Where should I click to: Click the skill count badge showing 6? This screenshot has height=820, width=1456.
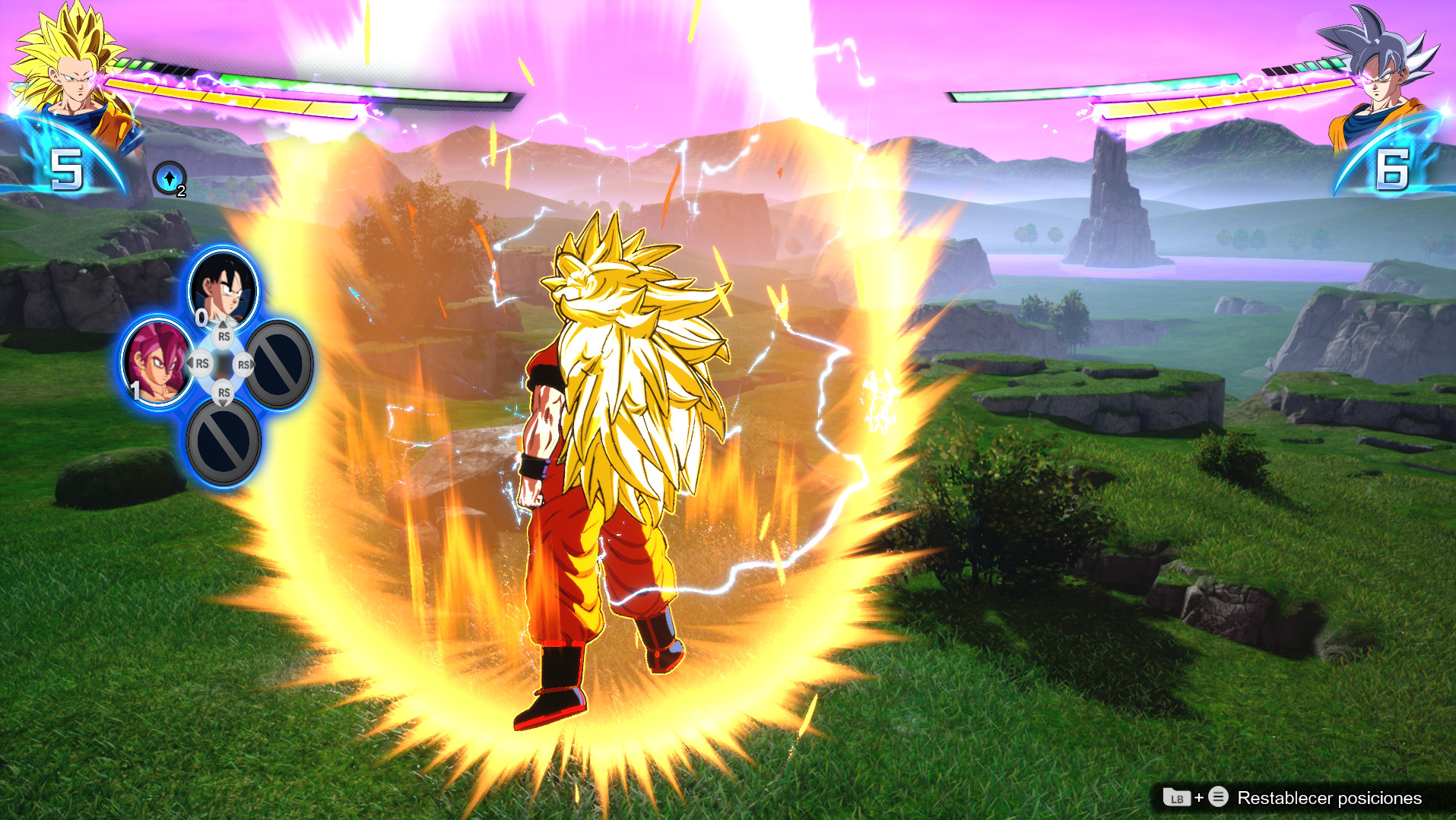pos(1393,172)
